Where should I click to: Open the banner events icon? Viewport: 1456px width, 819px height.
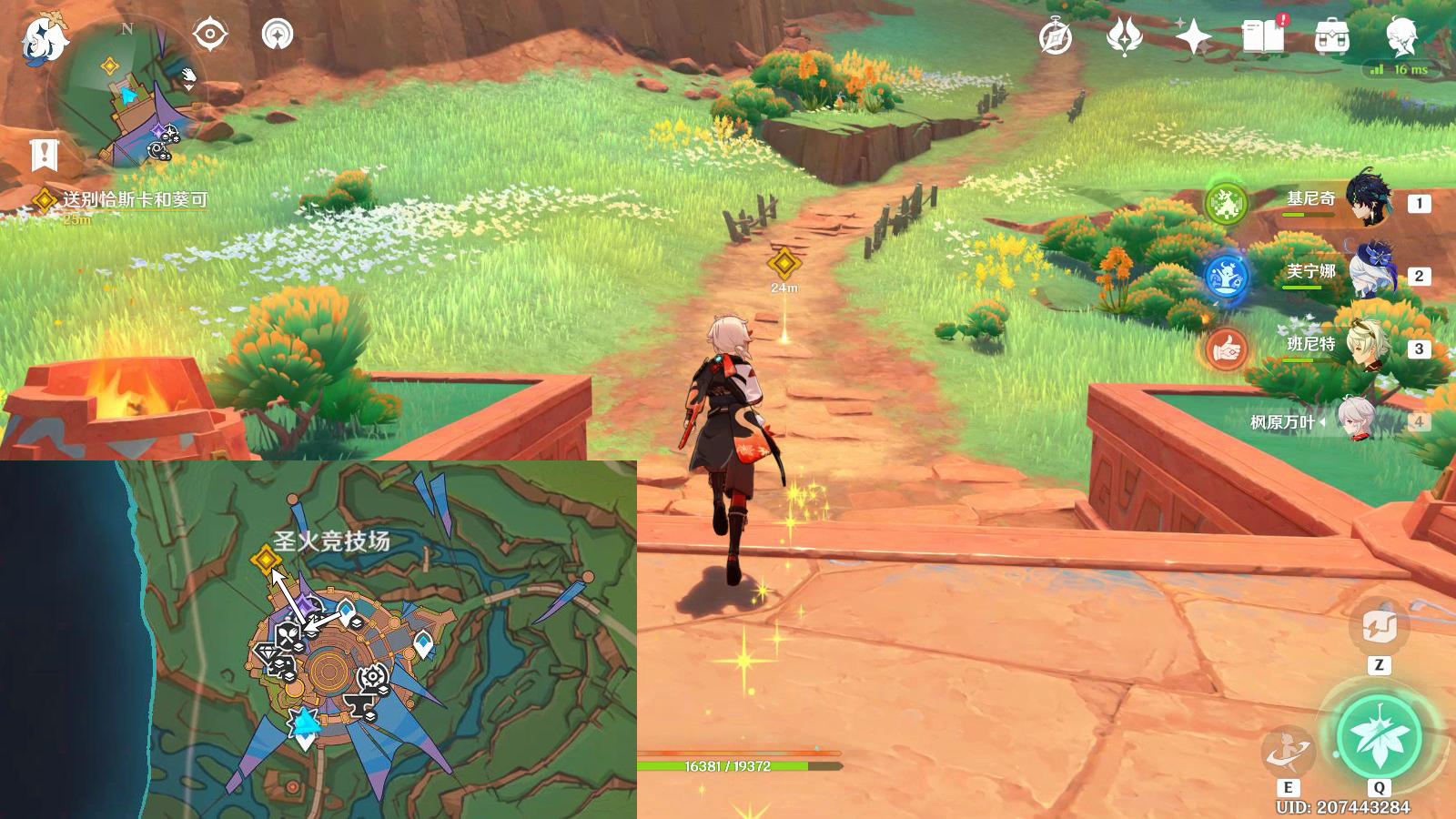click(x=44, y=155)
